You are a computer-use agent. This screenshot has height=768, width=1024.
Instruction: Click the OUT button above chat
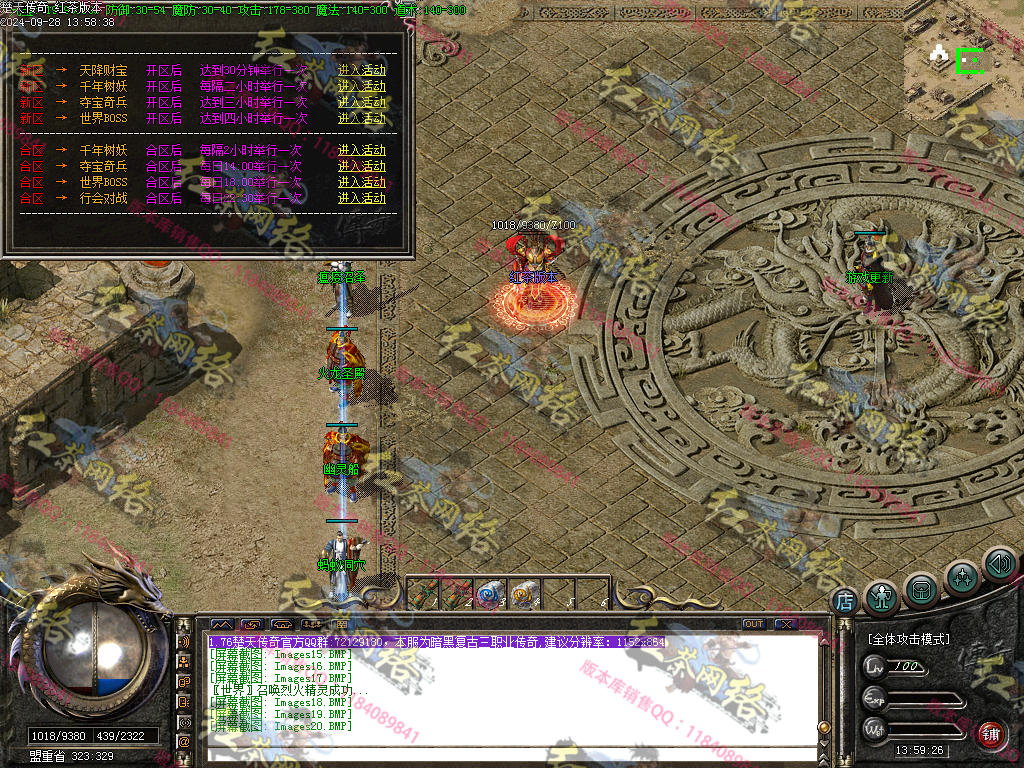(753, 624)
